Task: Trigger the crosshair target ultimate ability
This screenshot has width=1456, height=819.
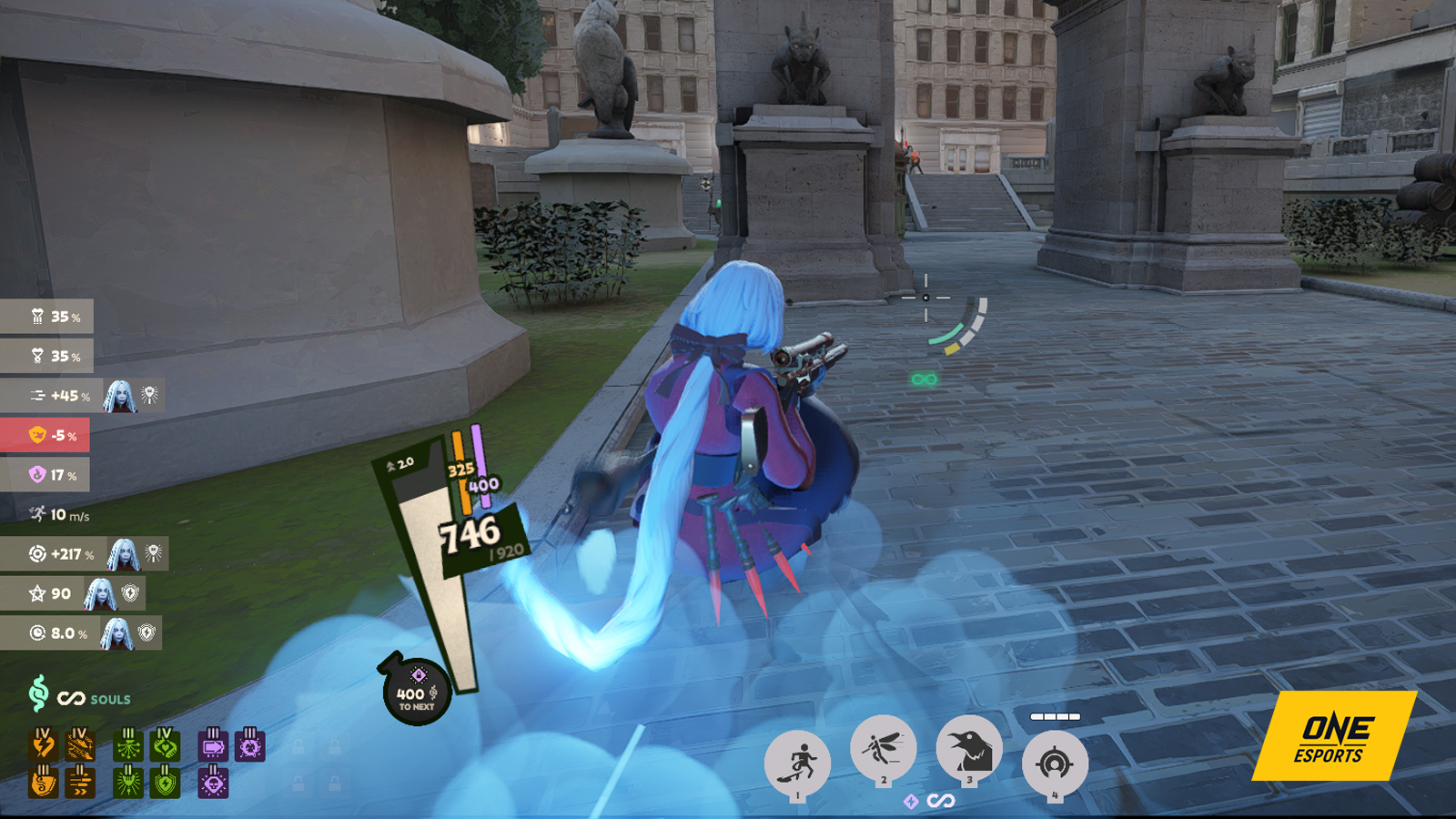Action: [1055, 763]
